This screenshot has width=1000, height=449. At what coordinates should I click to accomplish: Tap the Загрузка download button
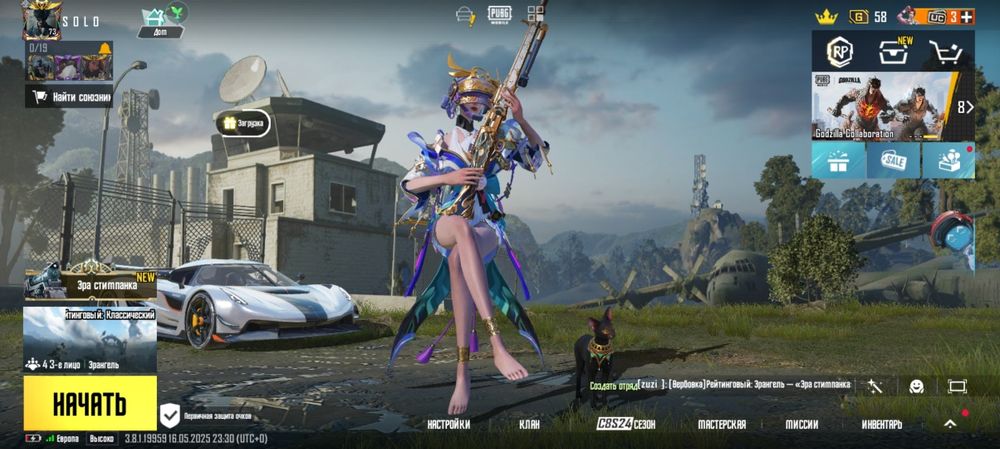(x=243, y=123)
